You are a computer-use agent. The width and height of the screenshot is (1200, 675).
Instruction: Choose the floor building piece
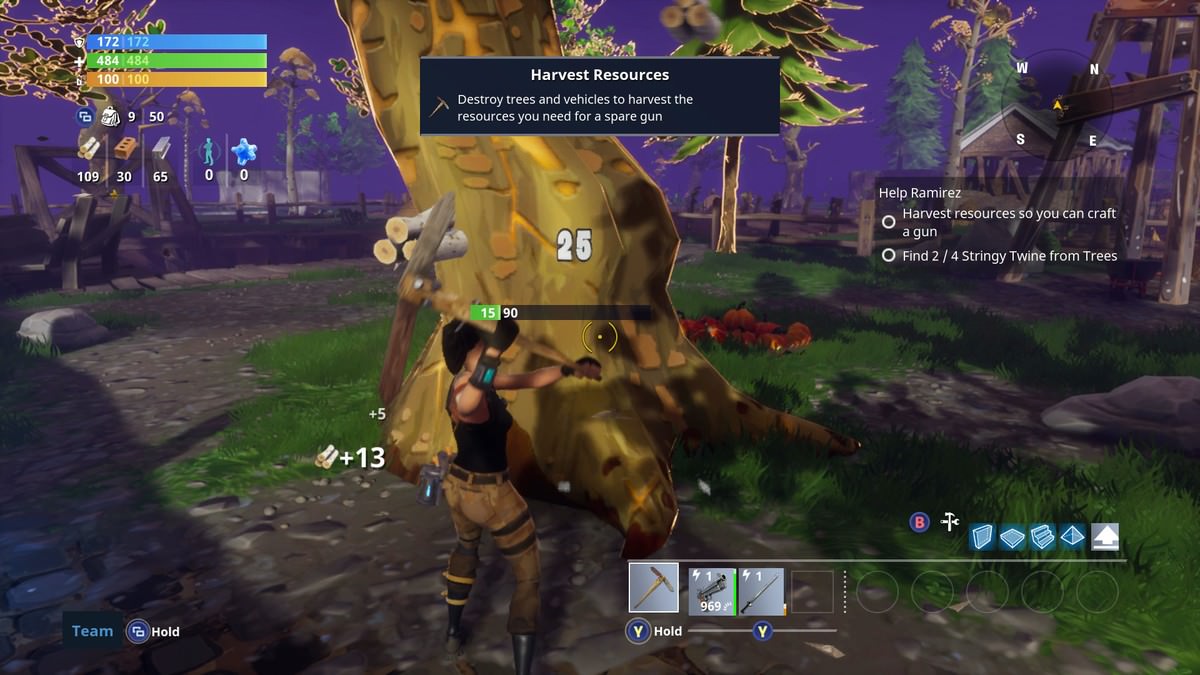click(1013, 538)
